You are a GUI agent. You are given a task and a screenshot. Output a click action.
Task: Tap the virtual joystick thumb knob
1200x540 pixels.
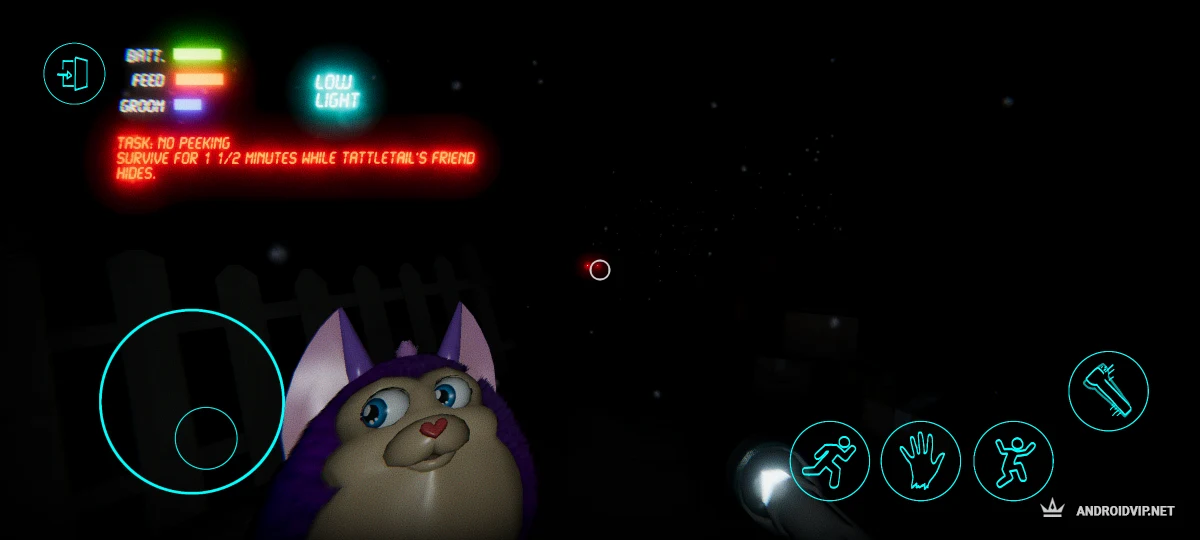click(206, 438)
